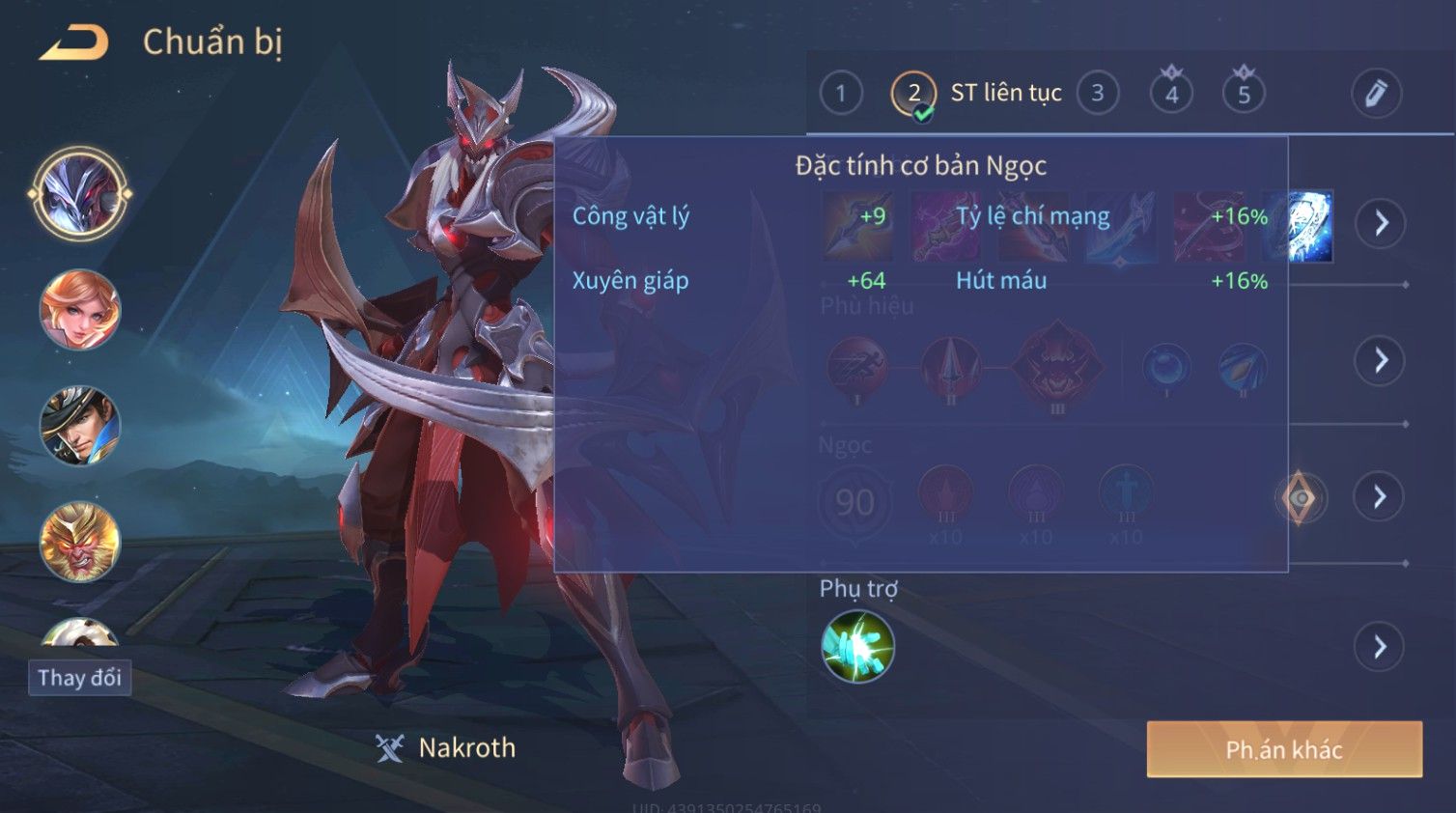The width and height of the screenshot is (1456, 813).
Task: Open the Ngọc section arrow
Action: (x=1380, y=497)
